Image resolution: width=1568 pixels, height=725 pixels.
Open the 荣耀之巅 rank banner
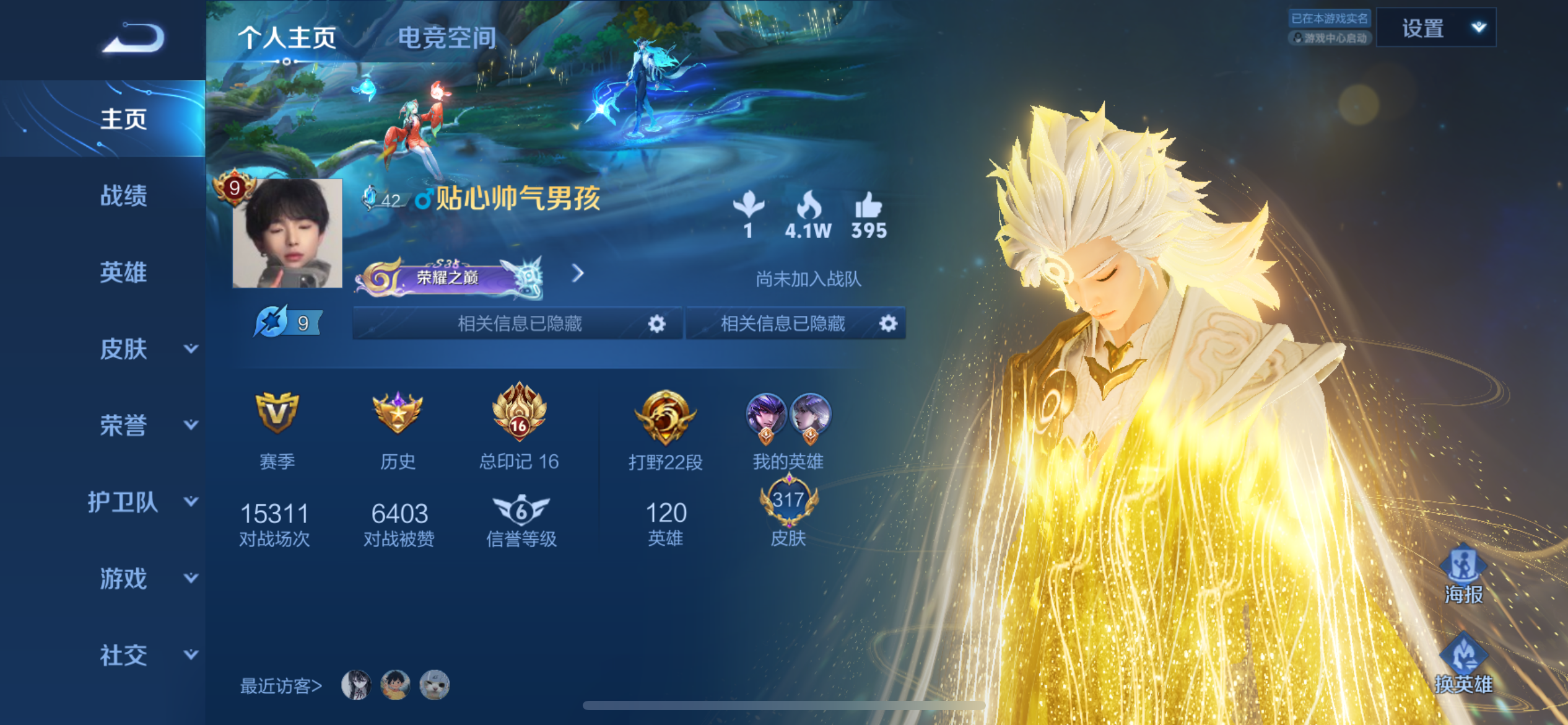[450, 276]
